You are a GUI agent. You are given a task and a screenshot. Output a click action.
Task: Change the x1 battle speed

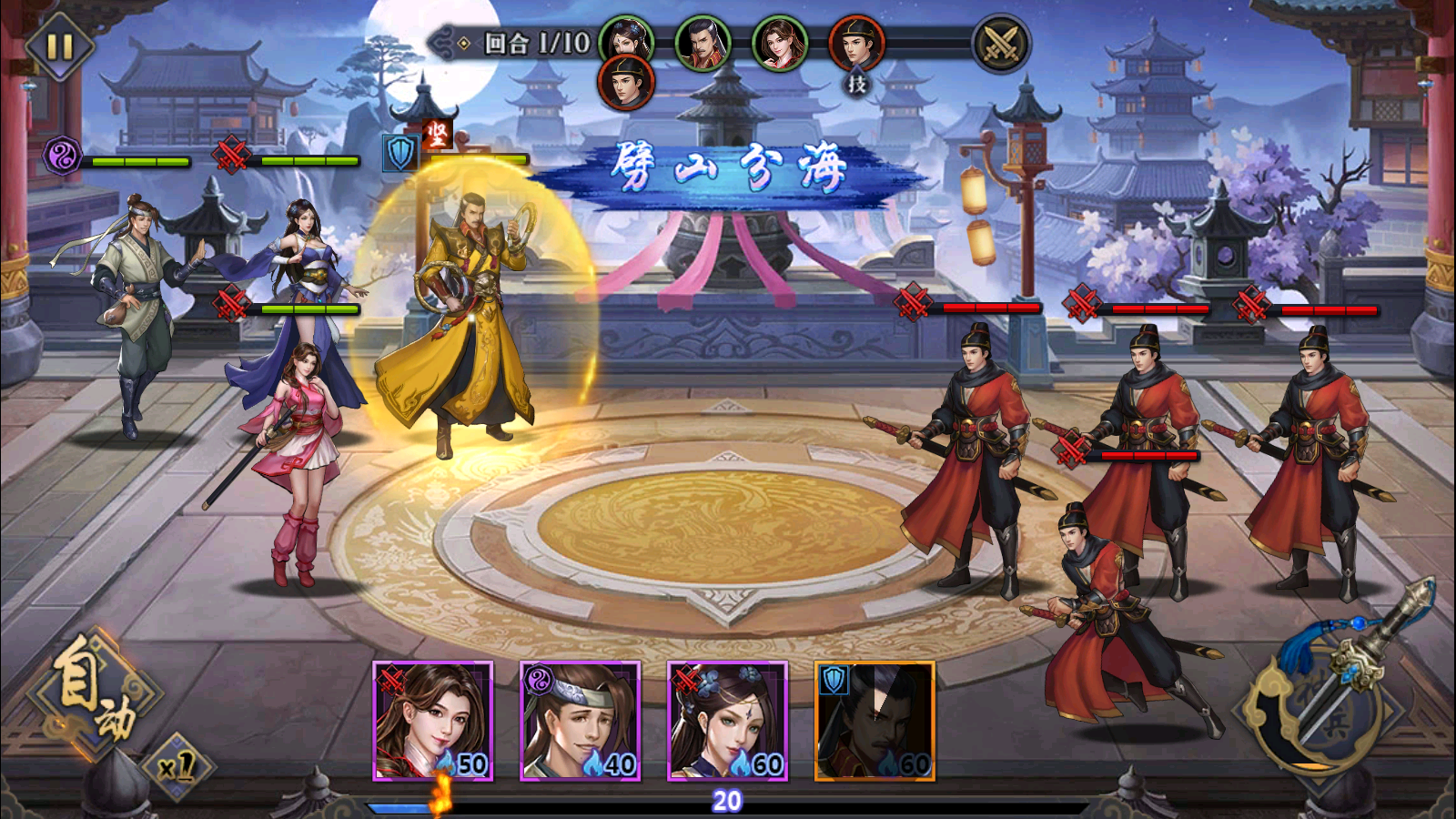177,767
